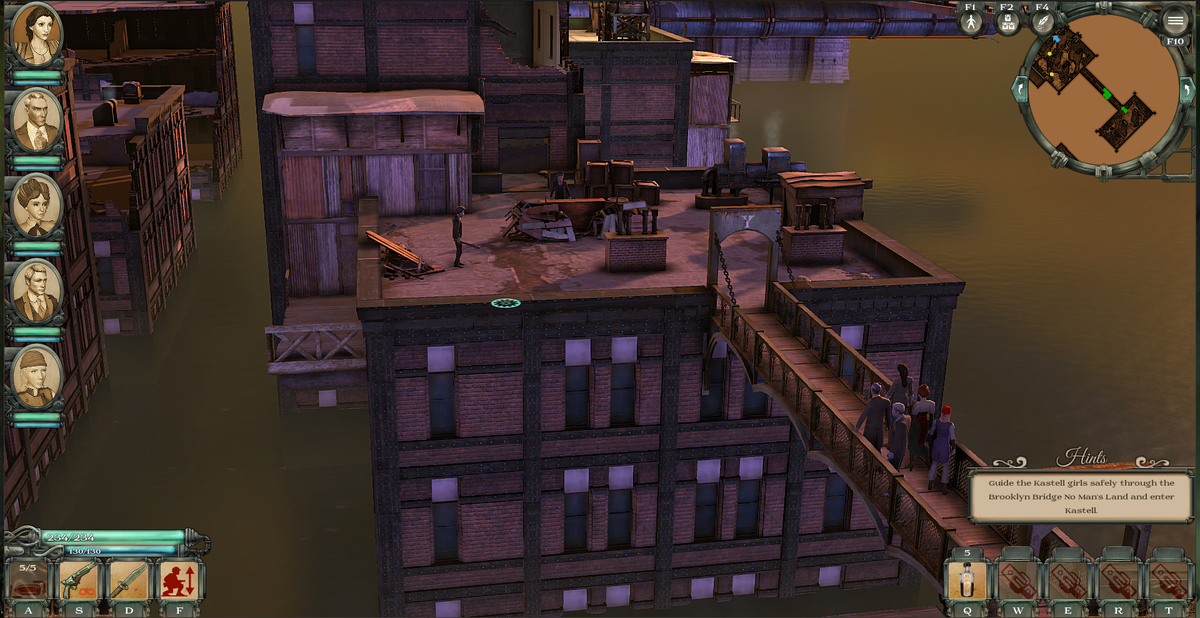
Task: Click the circular minimap
Action: pos(1104,97)
